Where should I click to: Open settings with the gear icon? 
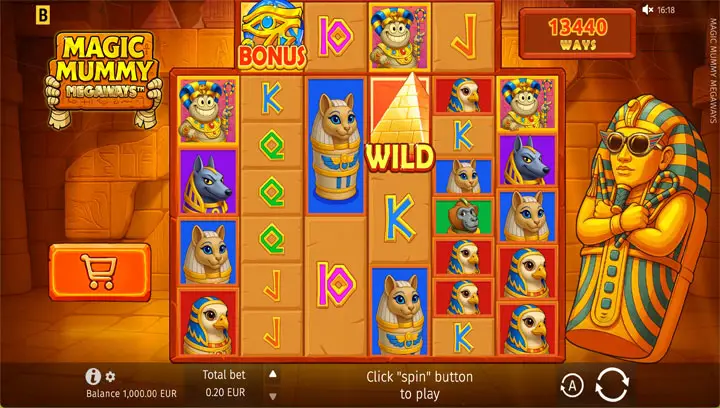pos(111,377)
